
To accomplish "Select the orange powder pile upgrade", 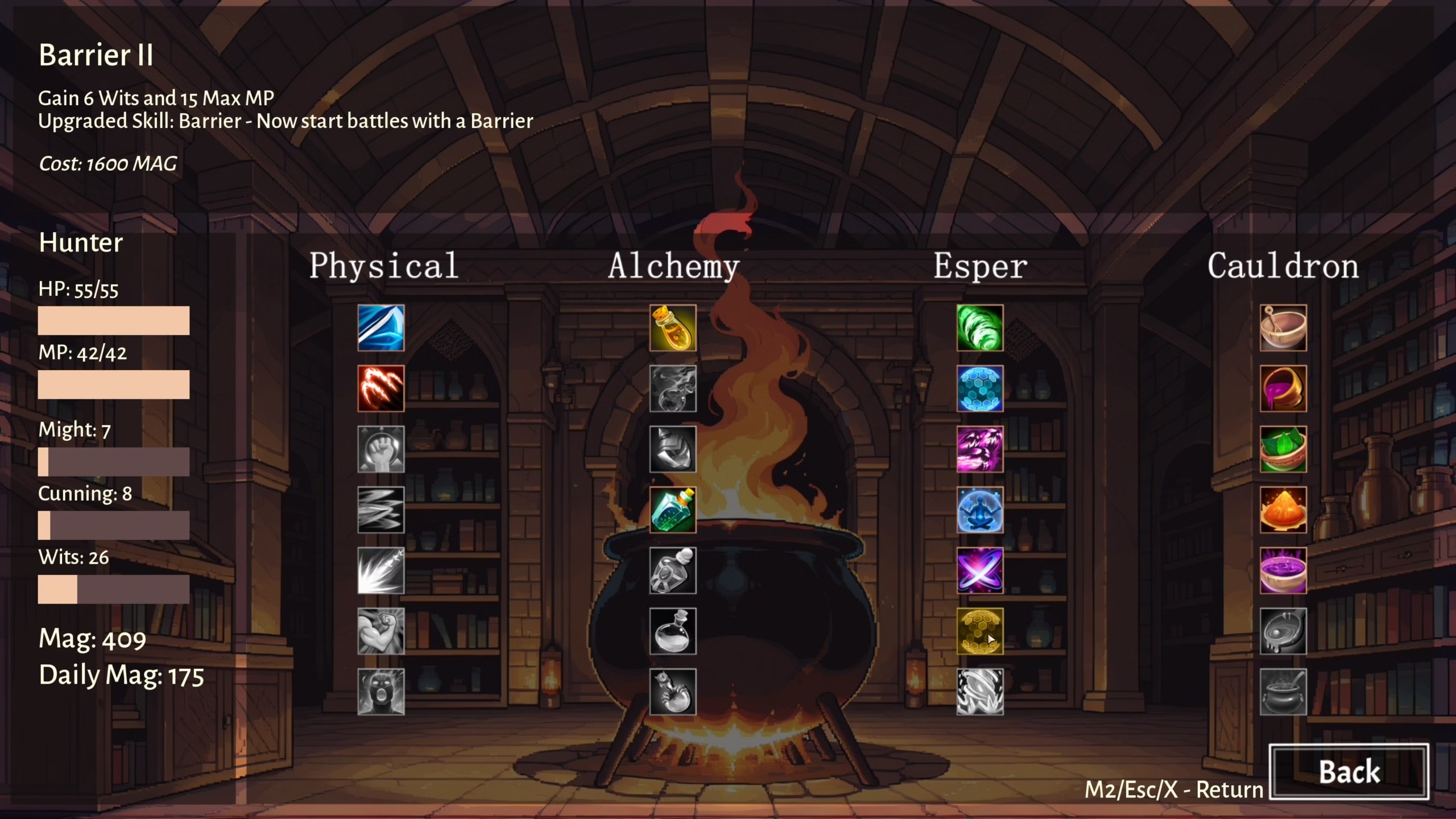I will pyautogui.click(x=1283, y=510).
